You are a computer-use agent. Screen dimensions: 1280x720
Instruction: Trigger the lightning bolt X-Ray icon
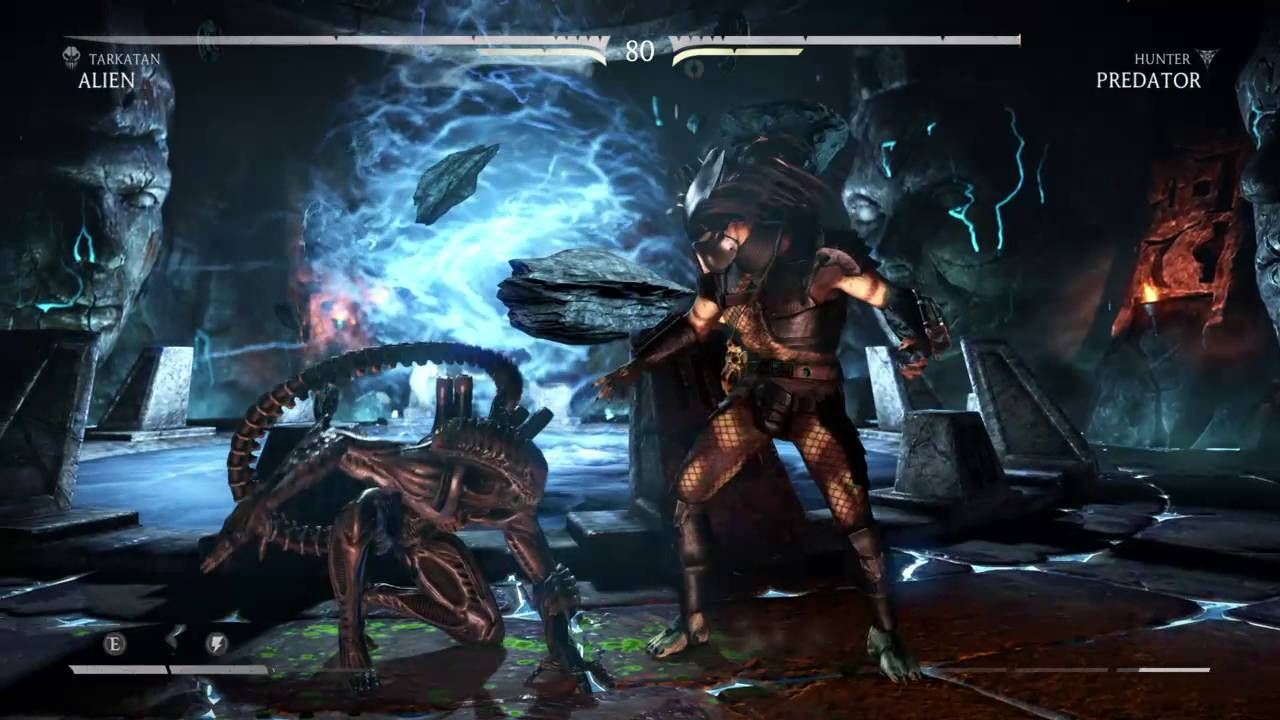click(x=216, y=643)
